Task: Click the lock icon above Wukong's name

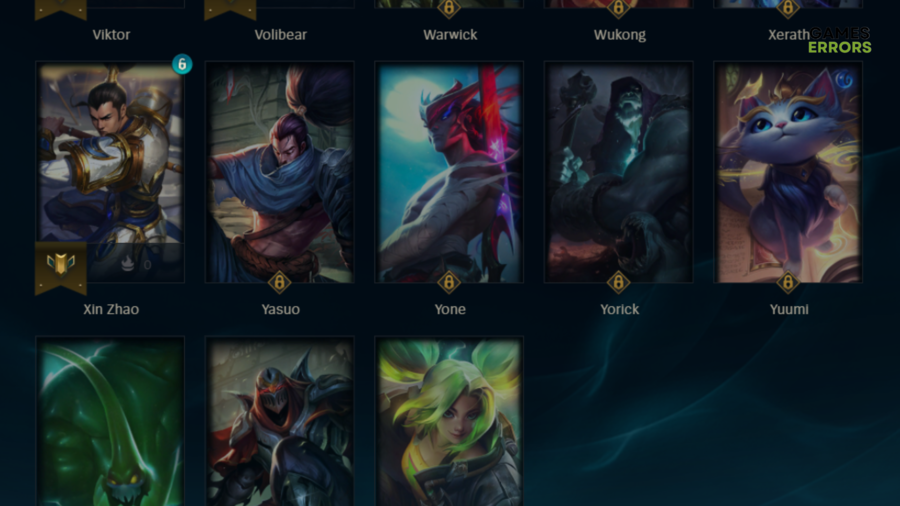Action: pos(619,9)
